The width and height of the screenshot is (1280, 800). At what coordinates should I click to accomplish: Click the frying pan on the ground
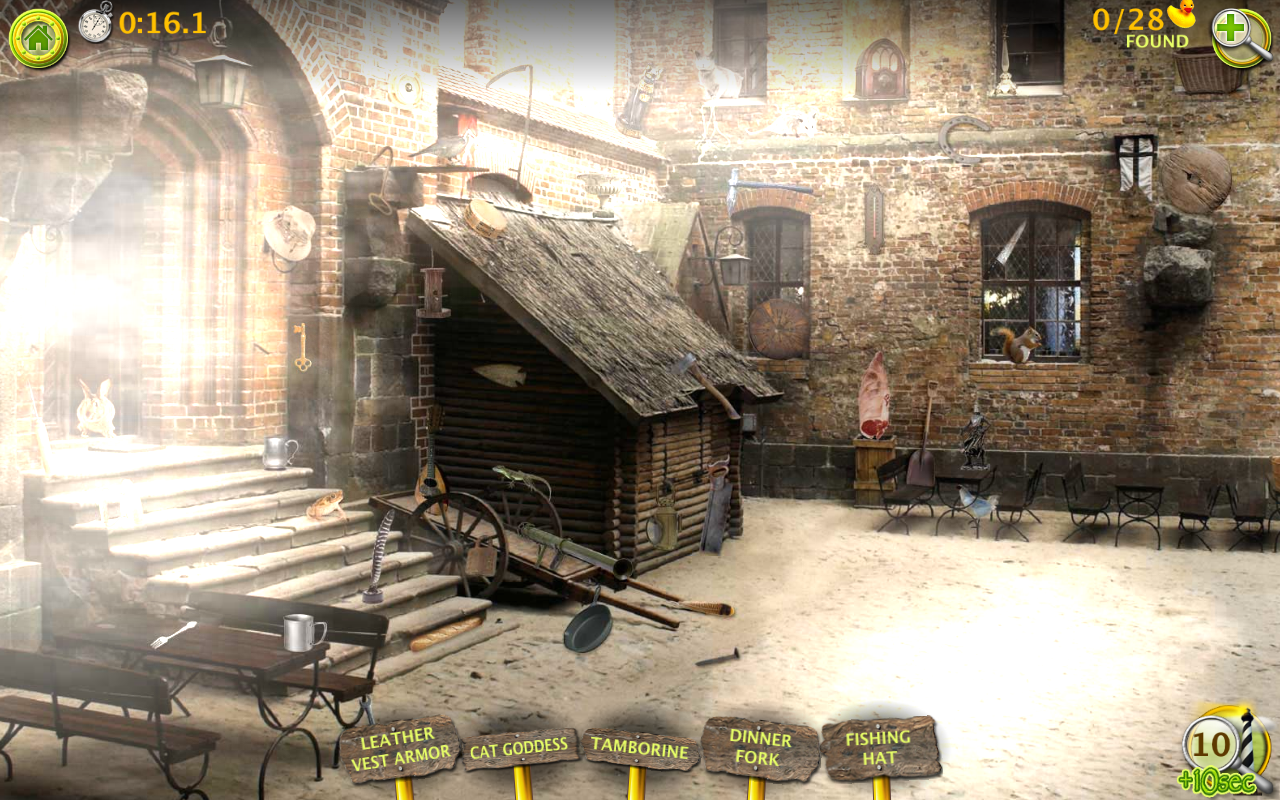(x=588, y=627)
